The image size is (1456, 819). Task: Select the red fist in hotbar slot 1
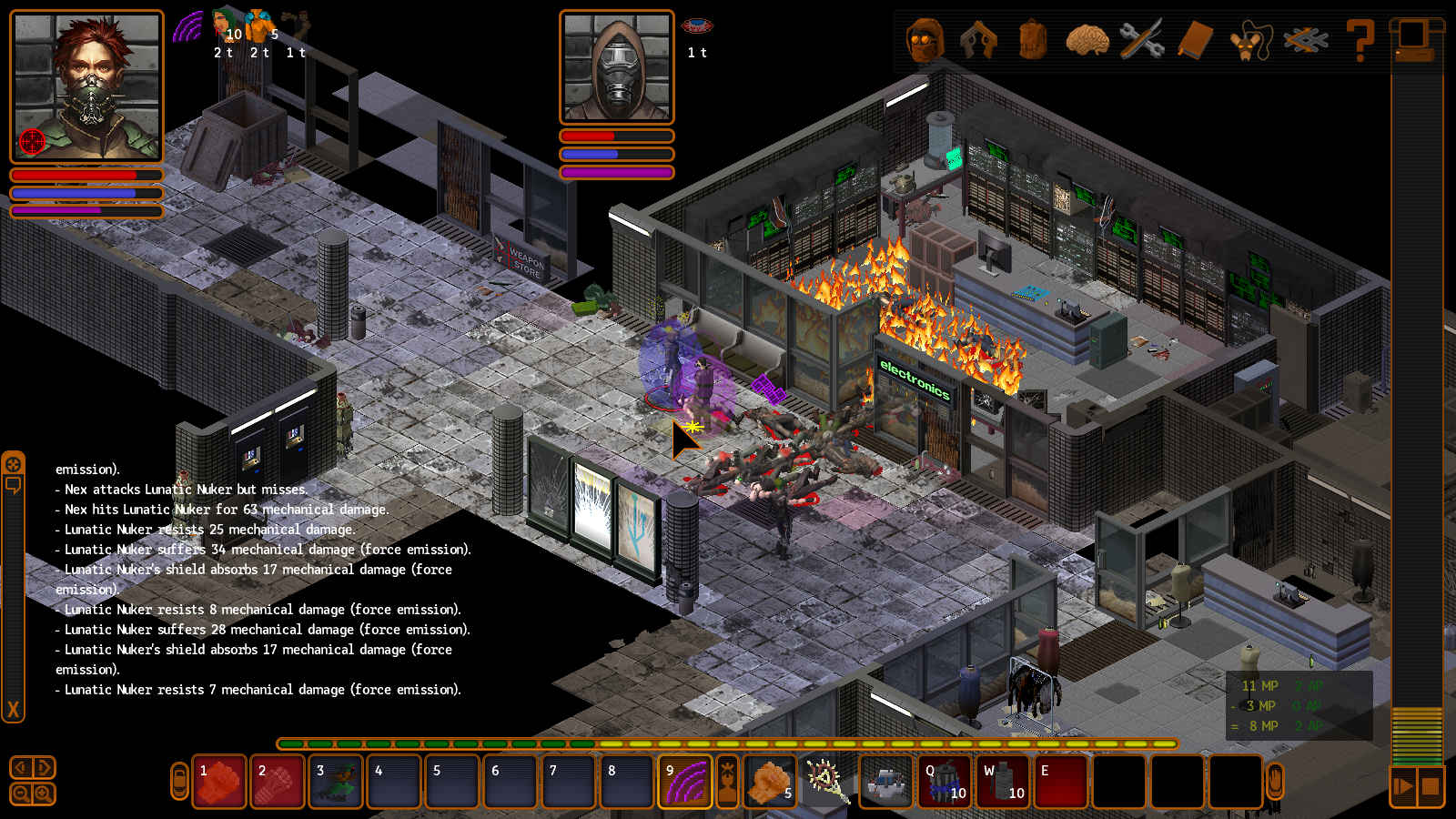coord(219,782)
